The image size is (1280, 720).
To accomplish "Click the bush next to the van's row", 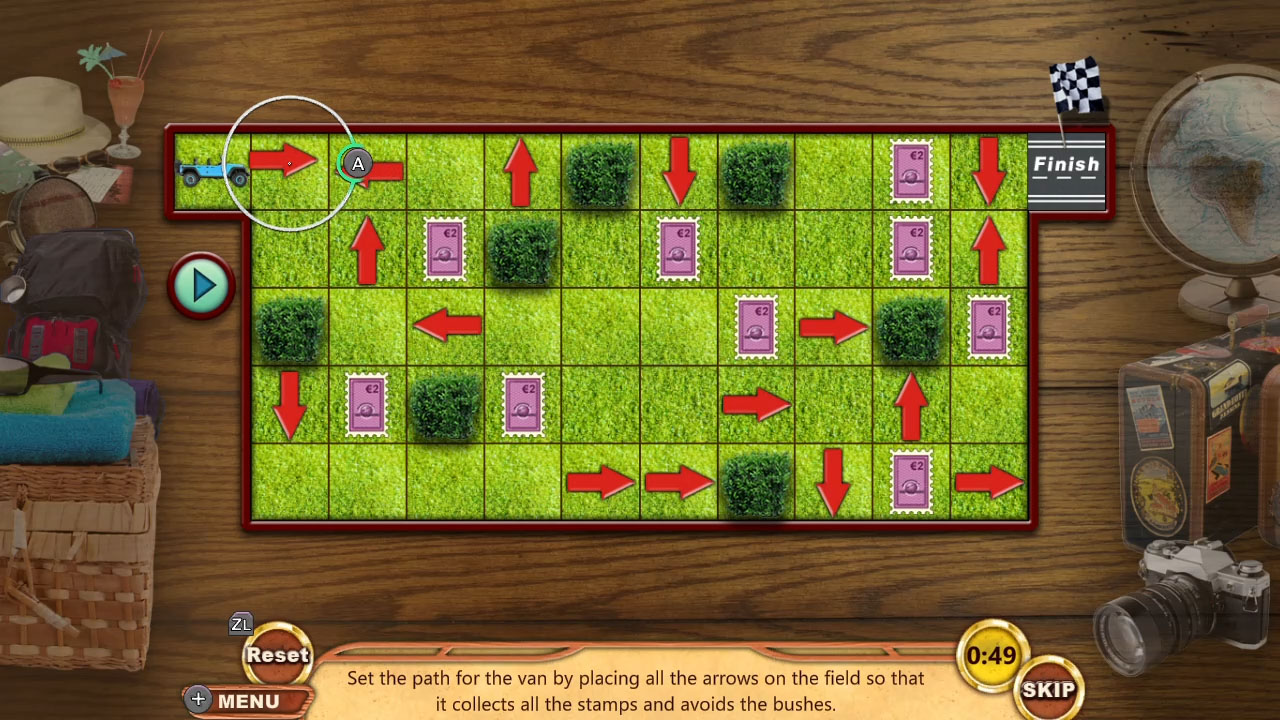I will (599, 172).
